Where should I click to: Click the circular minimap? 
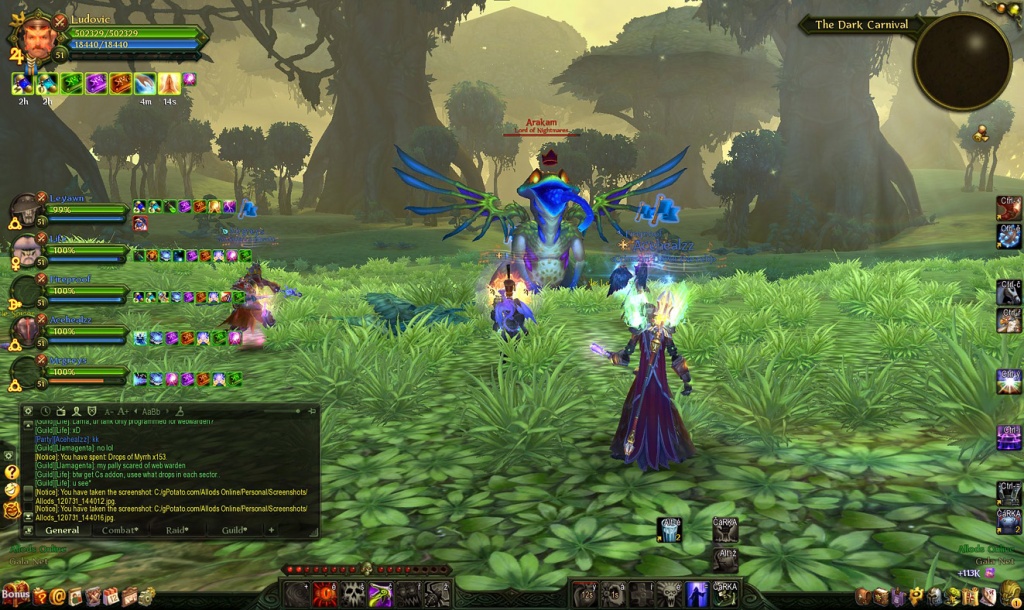coord(962,62)
